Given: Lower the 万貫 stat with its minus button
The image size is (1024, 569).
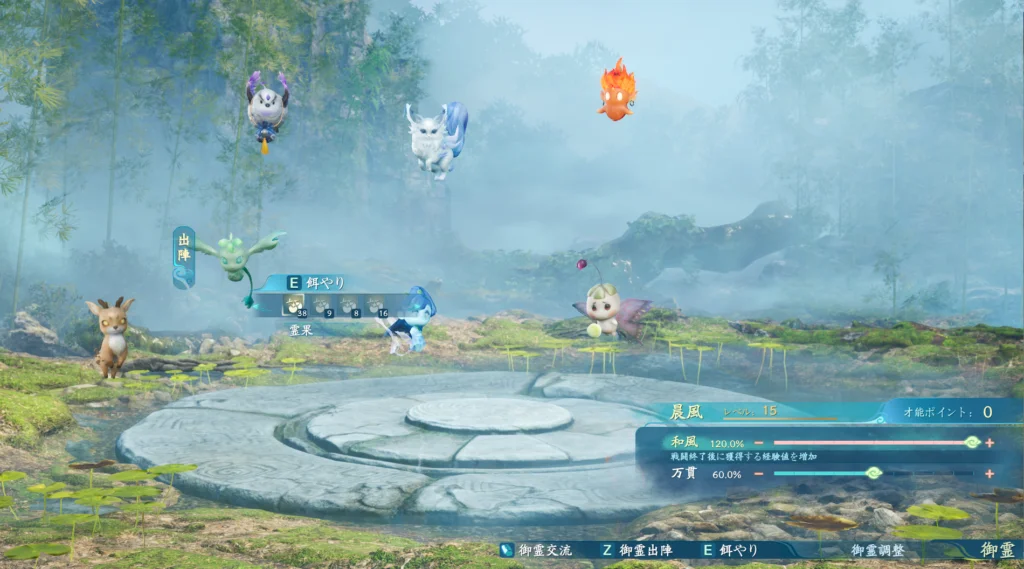Looking at the screenshot, I should pyautogui.click(x=759, y=474).
